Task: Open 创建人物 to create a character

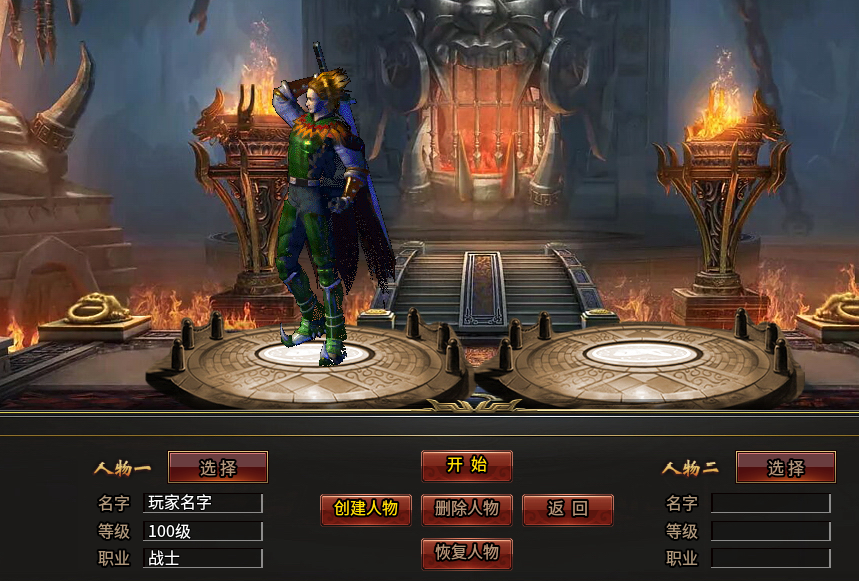Action: pyautogui.click(x=366, y=509)
